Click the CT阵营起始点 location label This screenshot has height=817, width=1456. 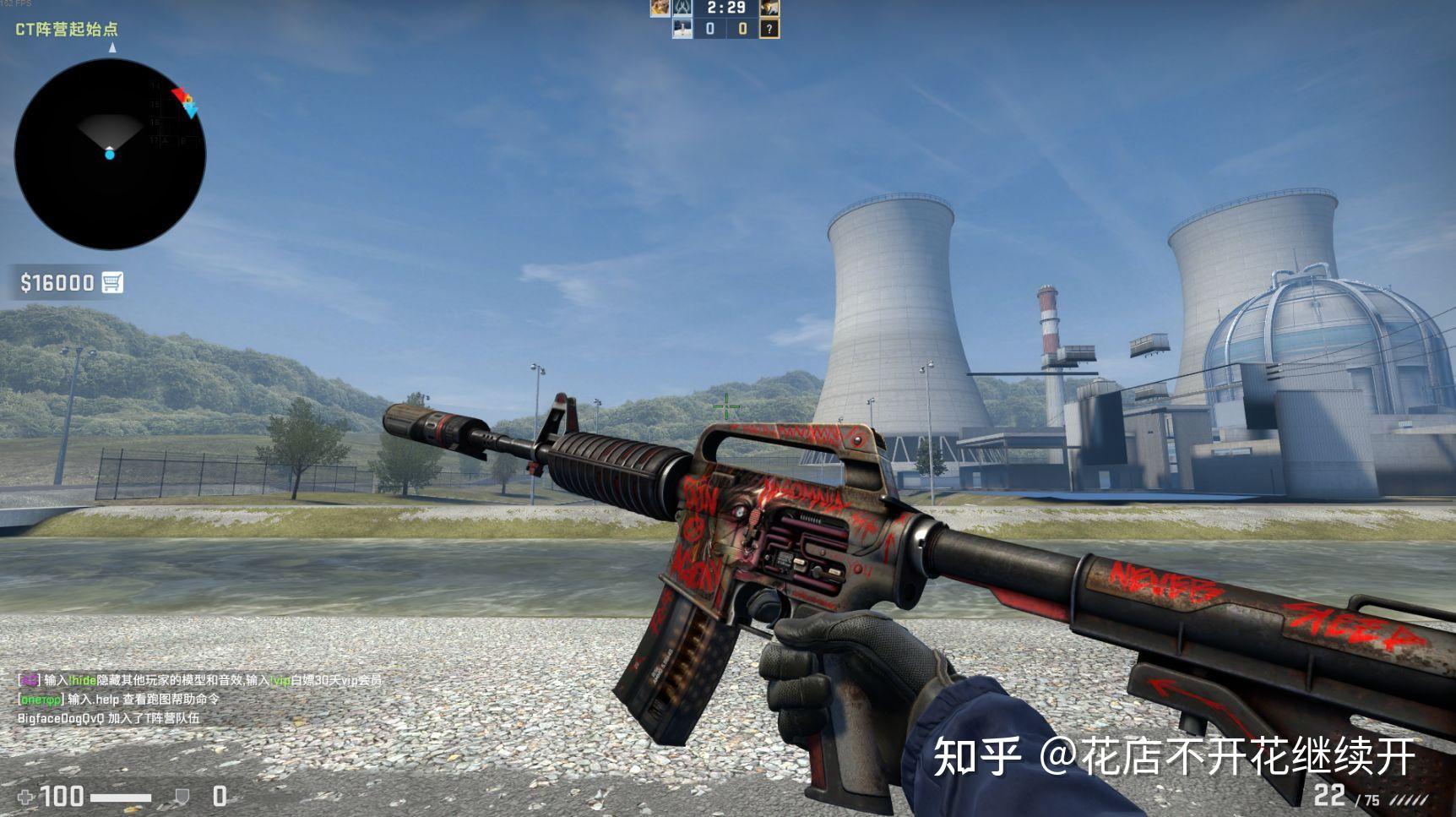[66, 28]
